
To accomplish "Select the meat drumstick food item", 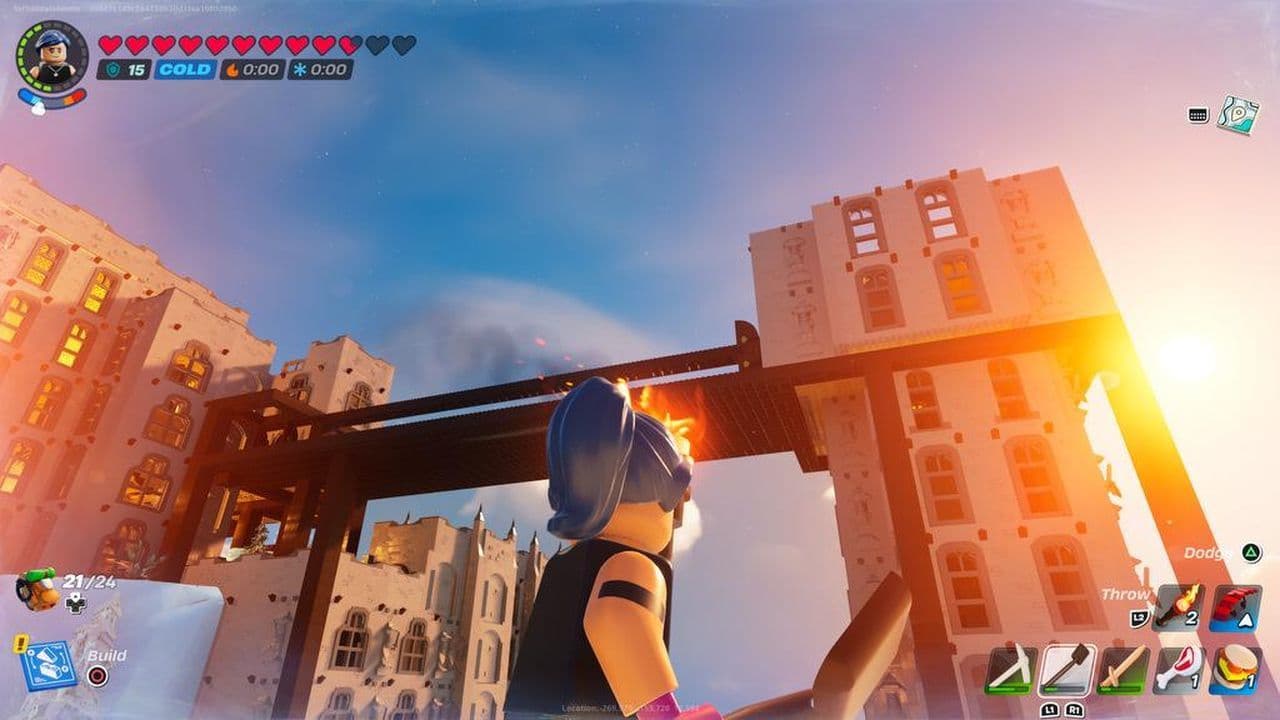I will [x=1179, y=668].
